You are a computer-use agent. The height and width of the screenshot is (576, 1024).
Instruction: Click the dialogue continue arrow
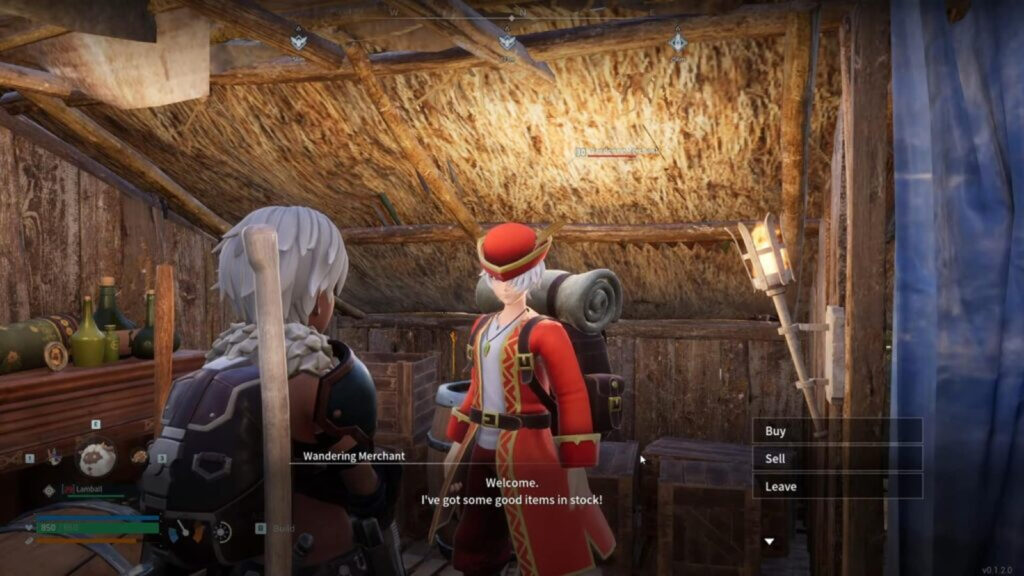pos(769,542)
